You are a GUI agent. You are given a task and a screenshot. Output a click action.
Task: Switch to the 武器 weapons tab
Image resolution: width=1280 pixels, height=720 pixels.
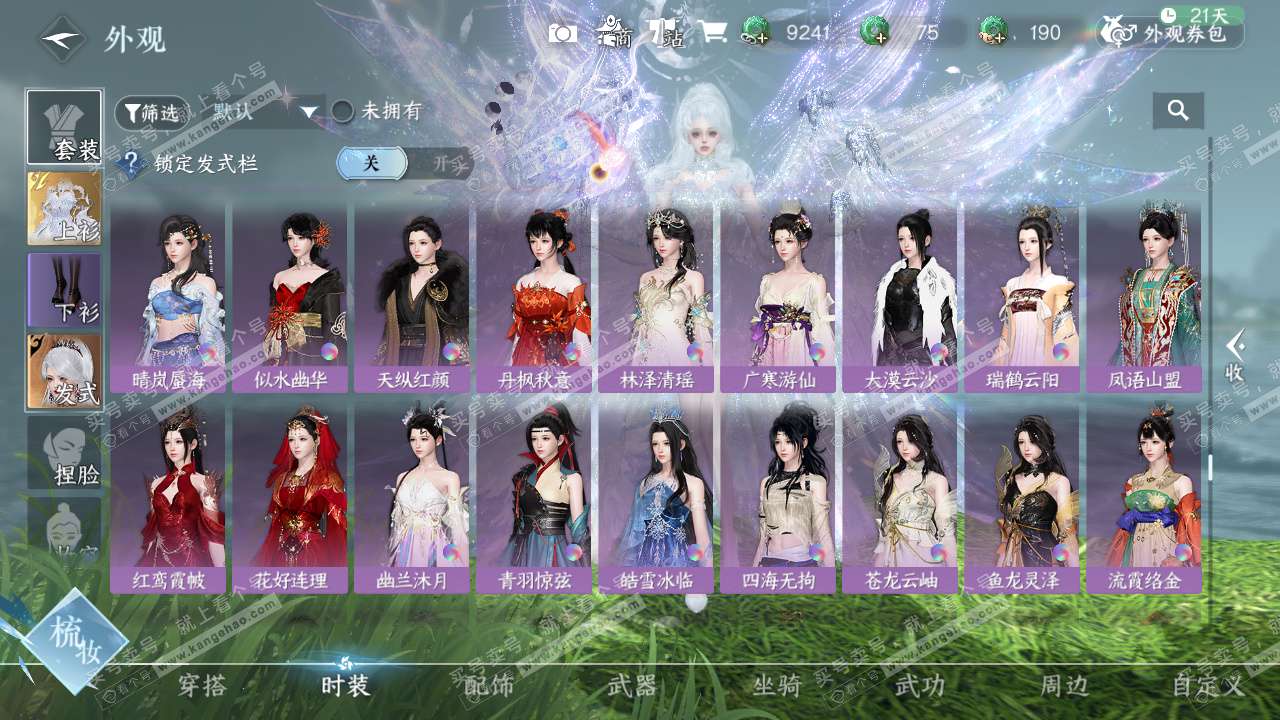click(632, 685)
